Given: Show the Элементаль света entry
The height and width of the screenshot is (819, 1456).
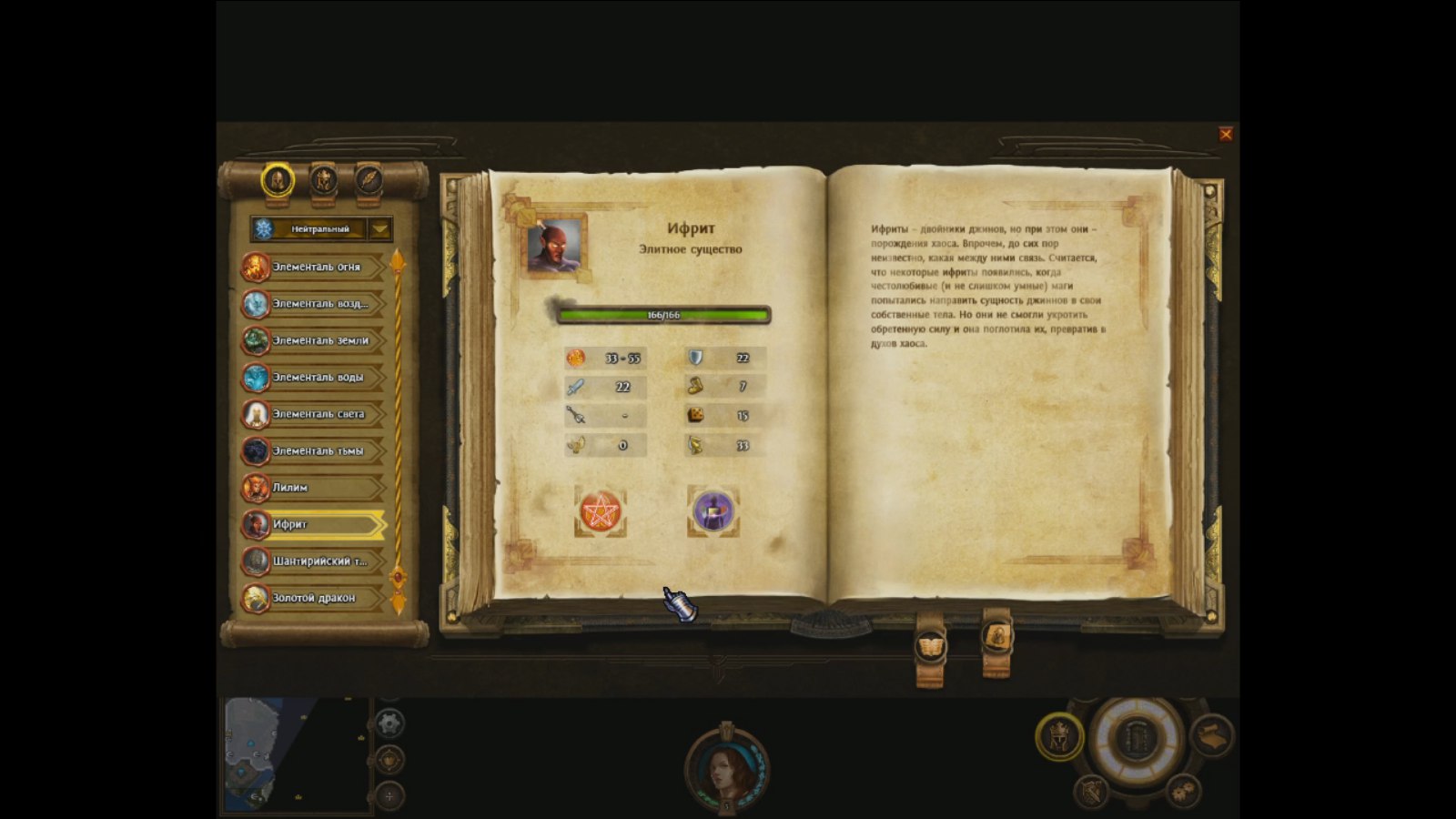Looking at the screenshot, I should (315, 414).
